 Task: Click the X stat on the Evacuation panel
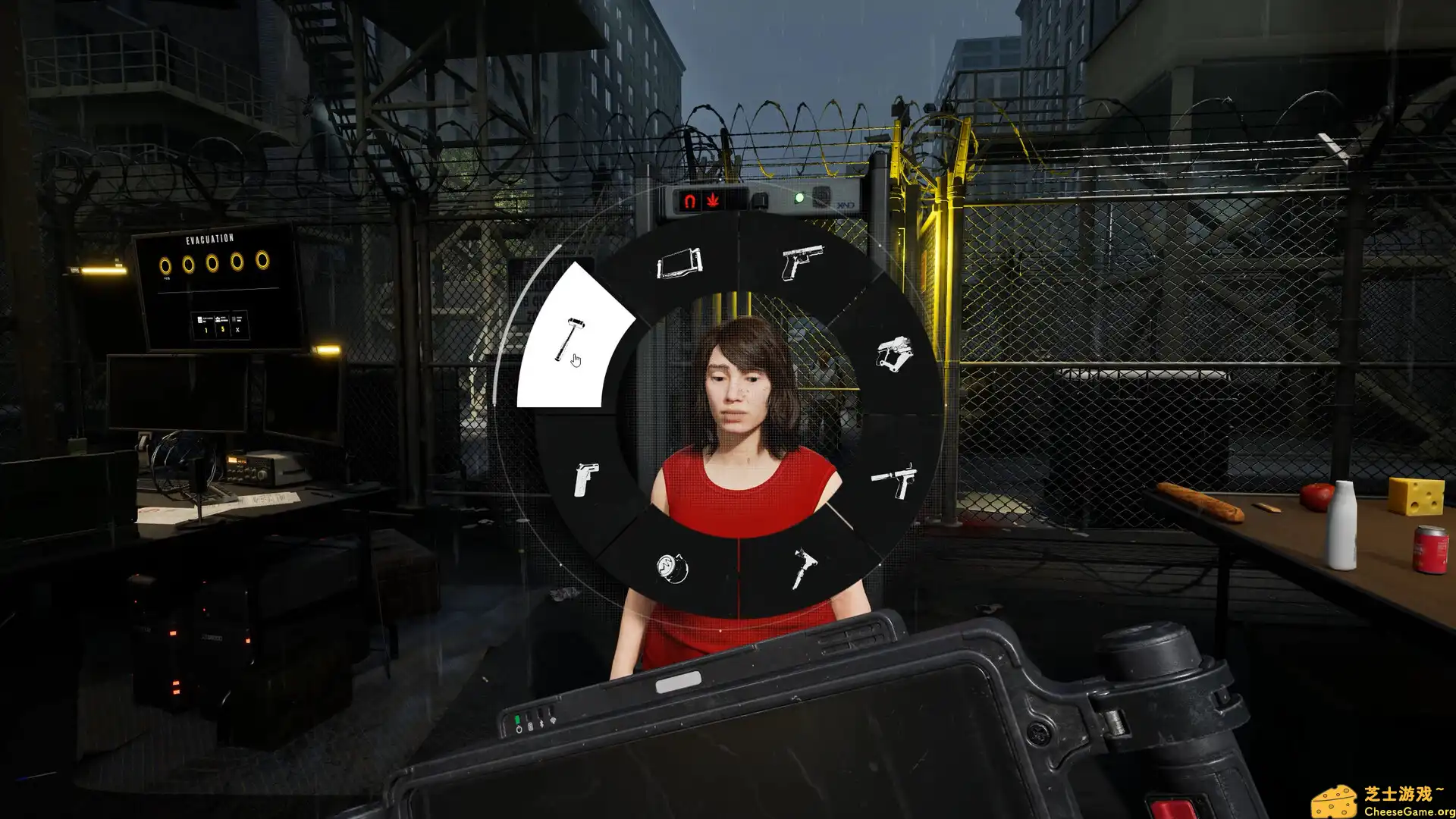point(237,329)
